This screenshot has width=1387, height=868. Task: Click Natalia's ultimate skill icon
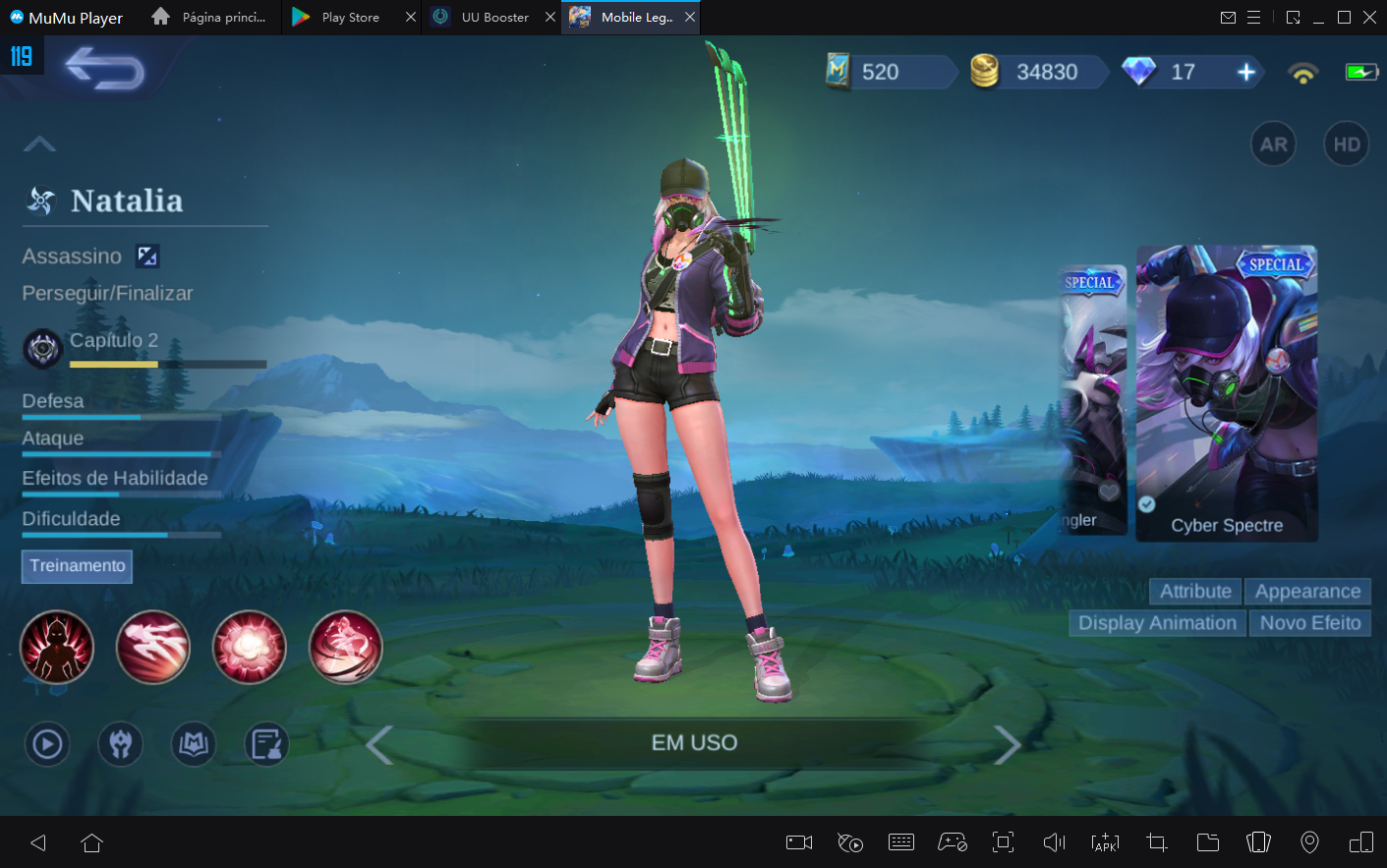click(x=346, y=647)
